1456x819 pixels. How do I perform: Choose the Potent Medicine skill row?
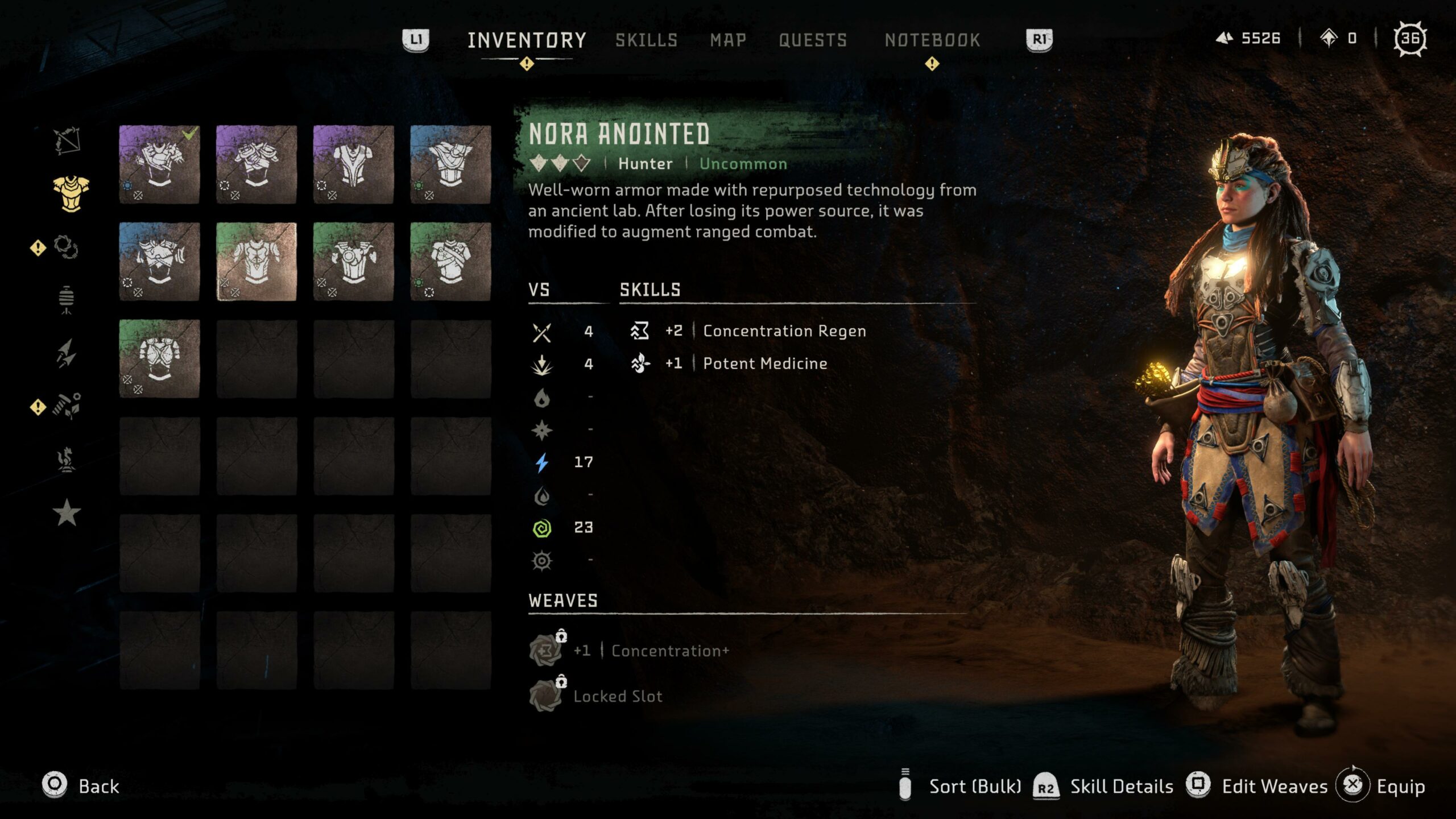pos(764,363)
